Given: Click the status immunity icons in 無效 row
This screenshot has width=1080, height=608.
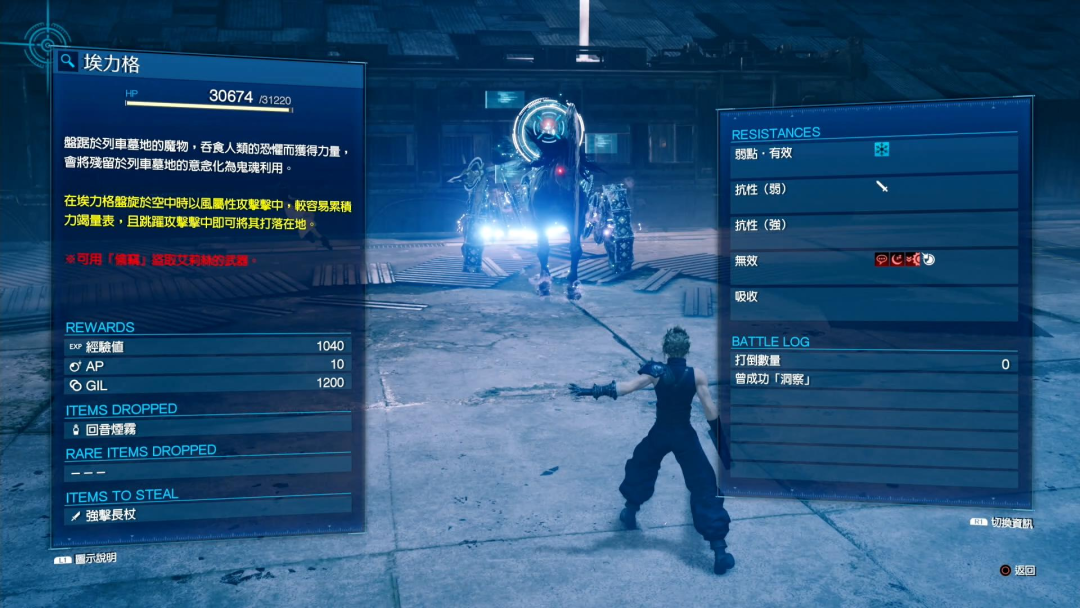Looking at the screenshot, I should [x=905, y=259].
